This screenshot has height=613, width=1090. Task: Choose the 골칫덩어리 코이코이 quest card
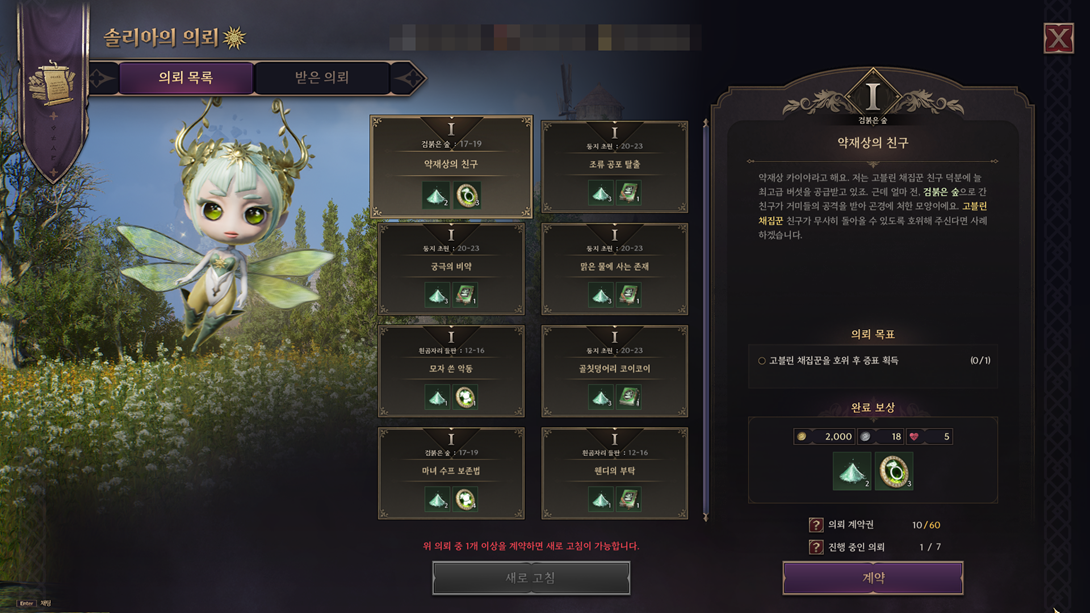point(614,371)
